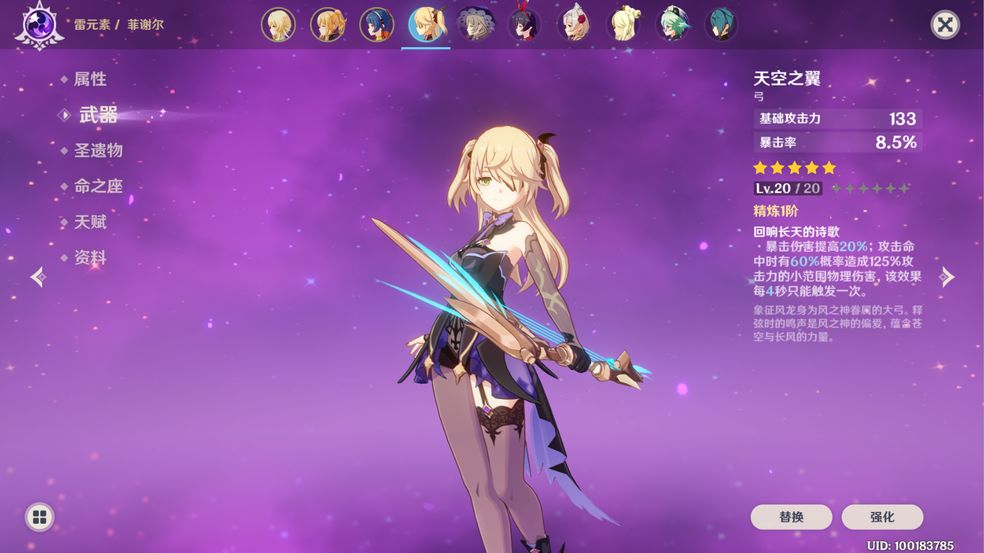The image size is (984, 553).
Task: Click the 替换 (Switch) weapon button
Action: [791, 517]
